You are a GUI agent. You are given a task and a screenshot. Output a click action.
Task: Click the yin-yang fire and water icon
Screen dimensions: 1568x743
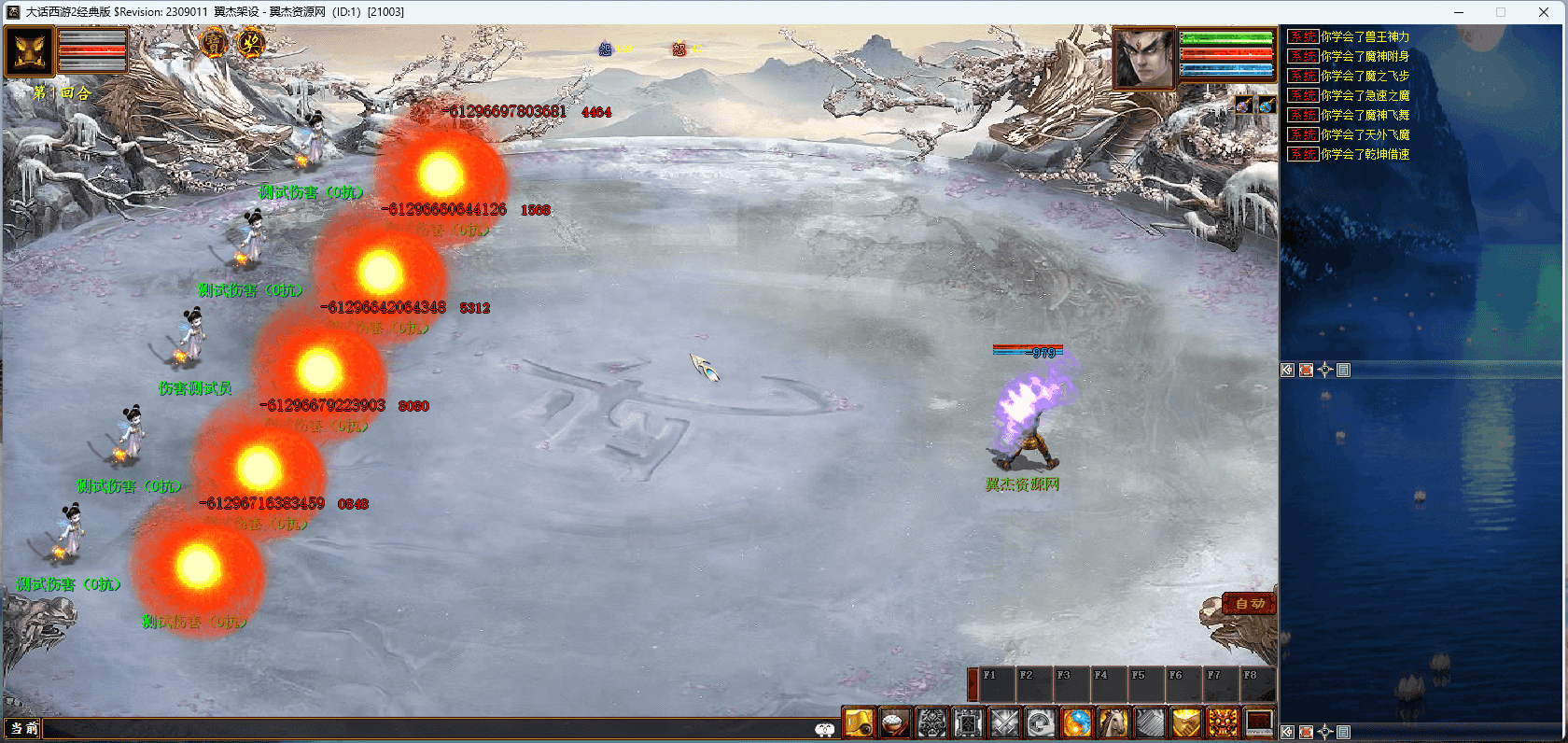point(1077,723)
